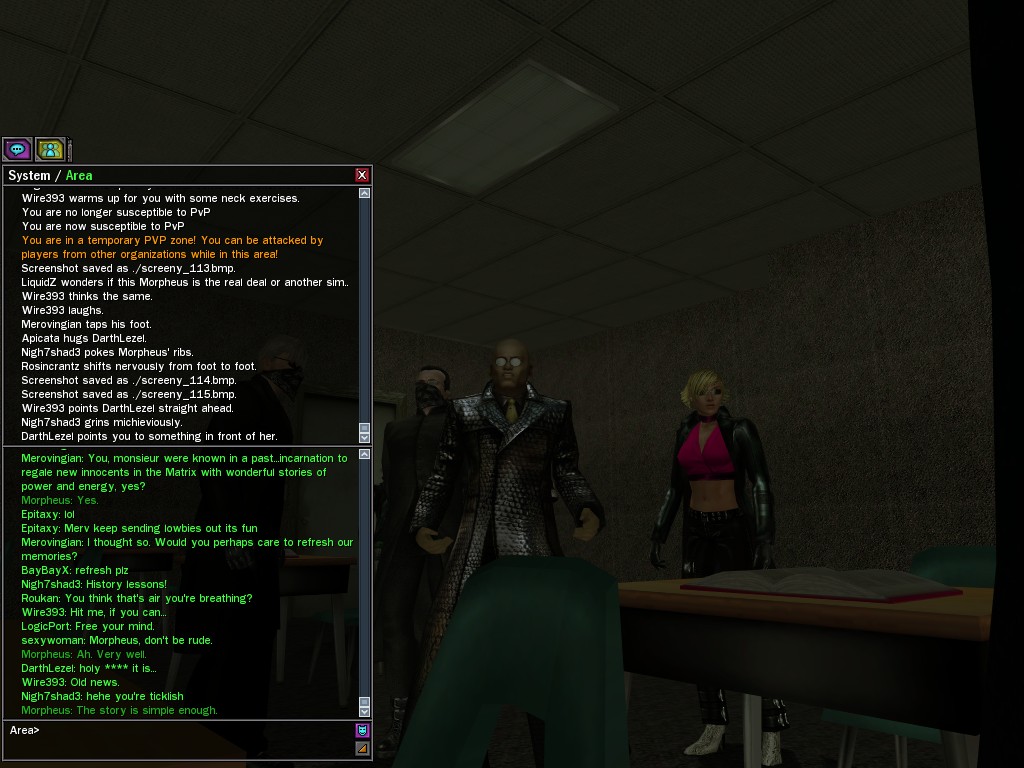The image size is (1024, 768).
Task: Close the System / Area chat window
Action: coord(362,175)
